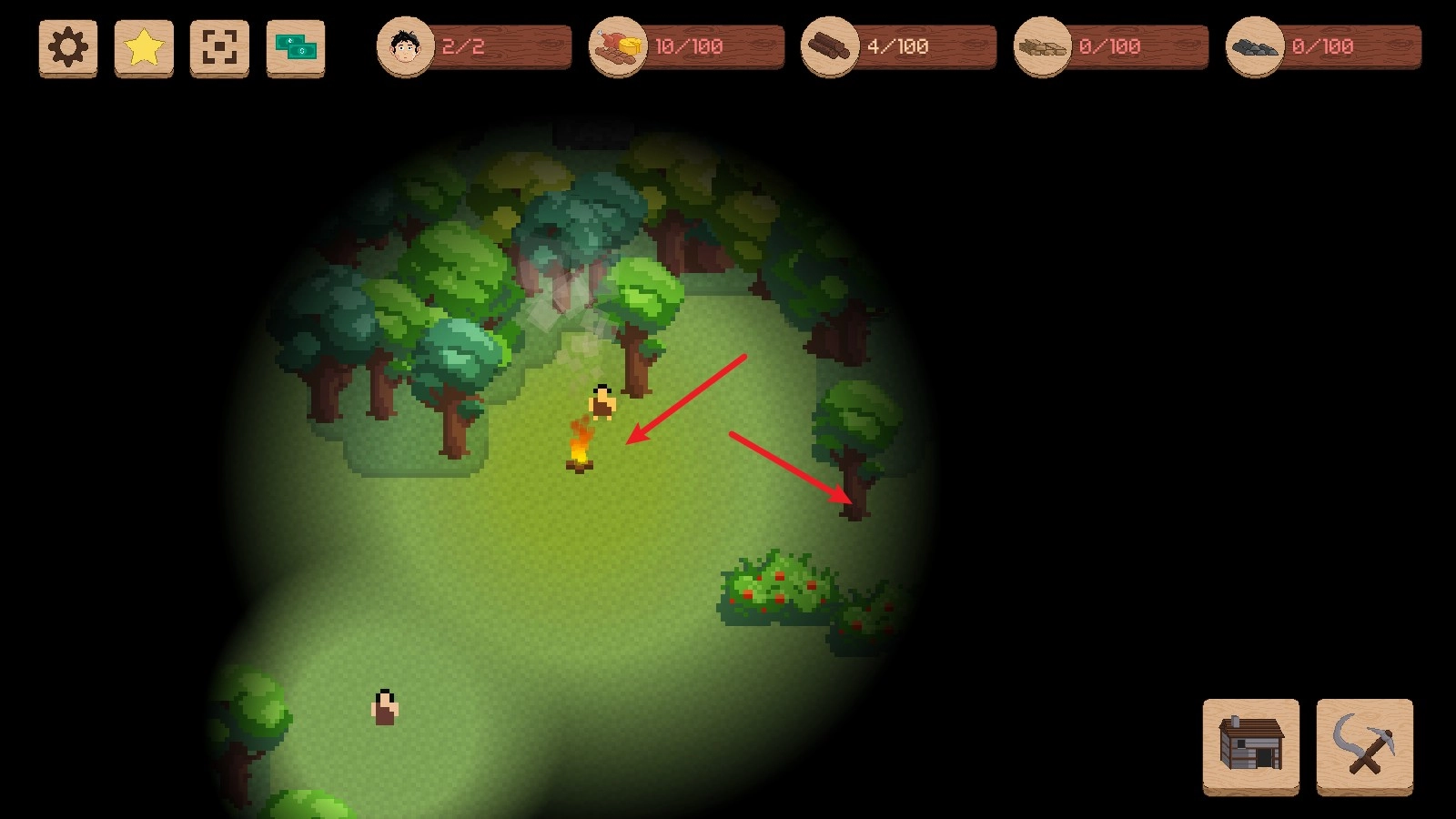Screen dimensions: 1456x819
Task: Click the yellow star button
Action: click(144, 47)
